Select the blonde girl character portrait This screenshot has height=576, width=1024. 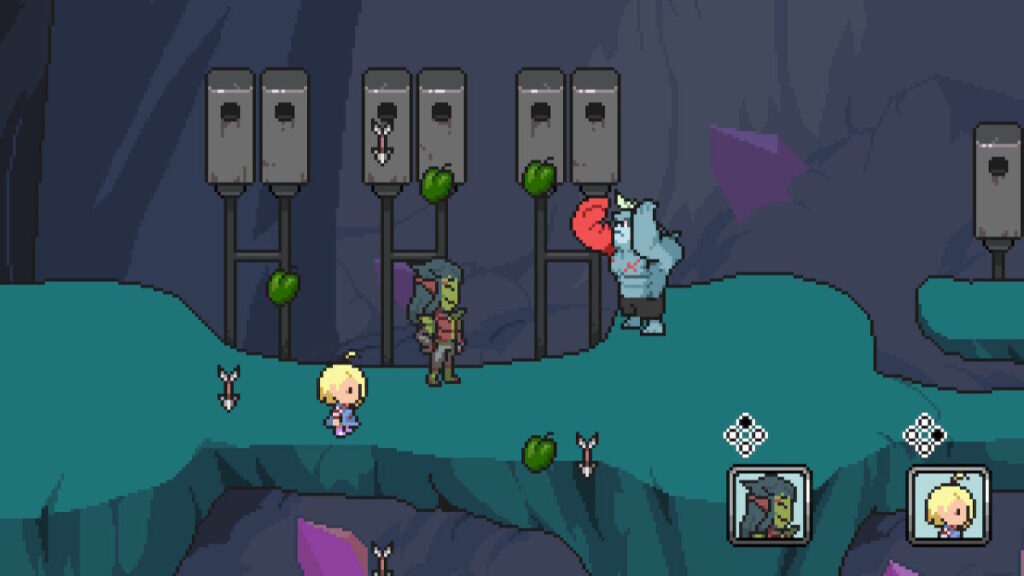tap(948, 505)
